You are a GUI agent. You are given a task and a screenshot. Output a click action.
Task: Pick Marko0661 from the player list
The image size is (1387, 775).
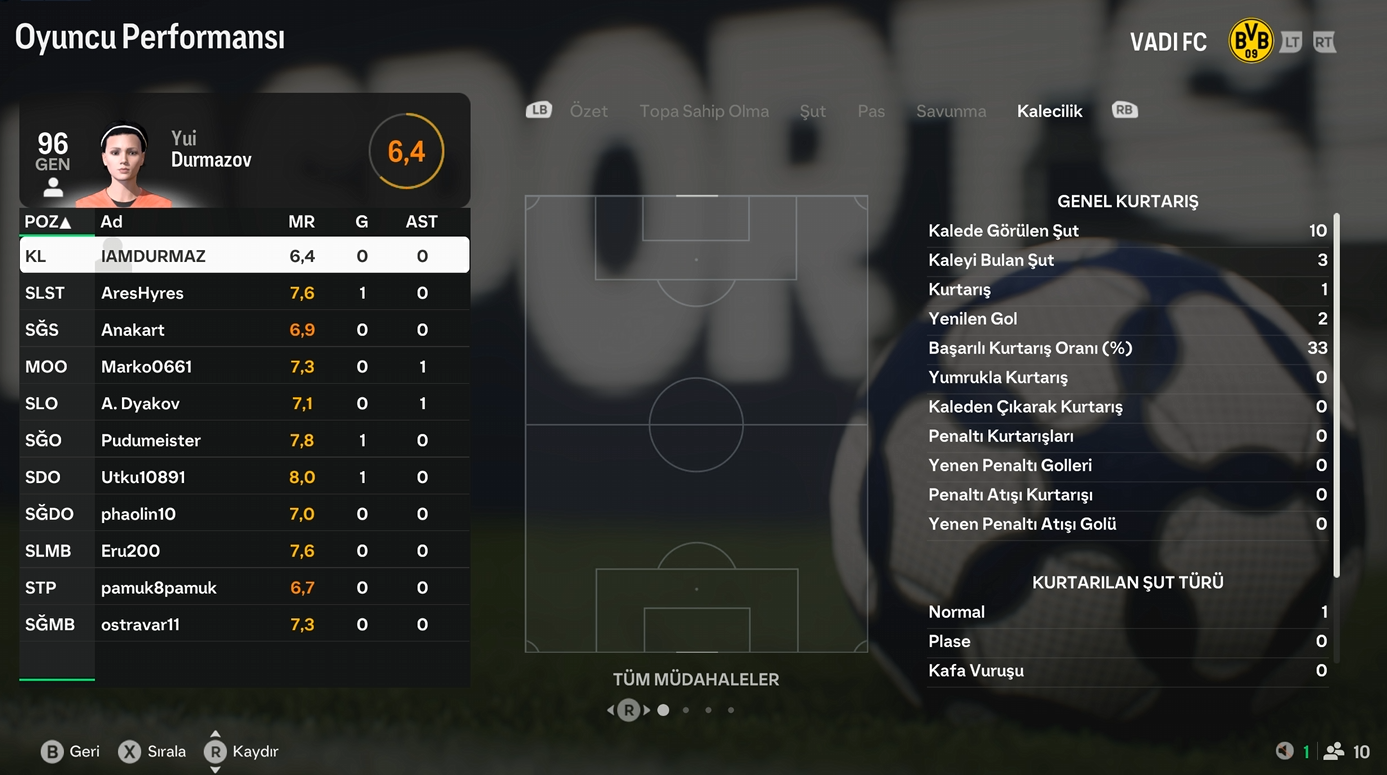tap(244, 367)
